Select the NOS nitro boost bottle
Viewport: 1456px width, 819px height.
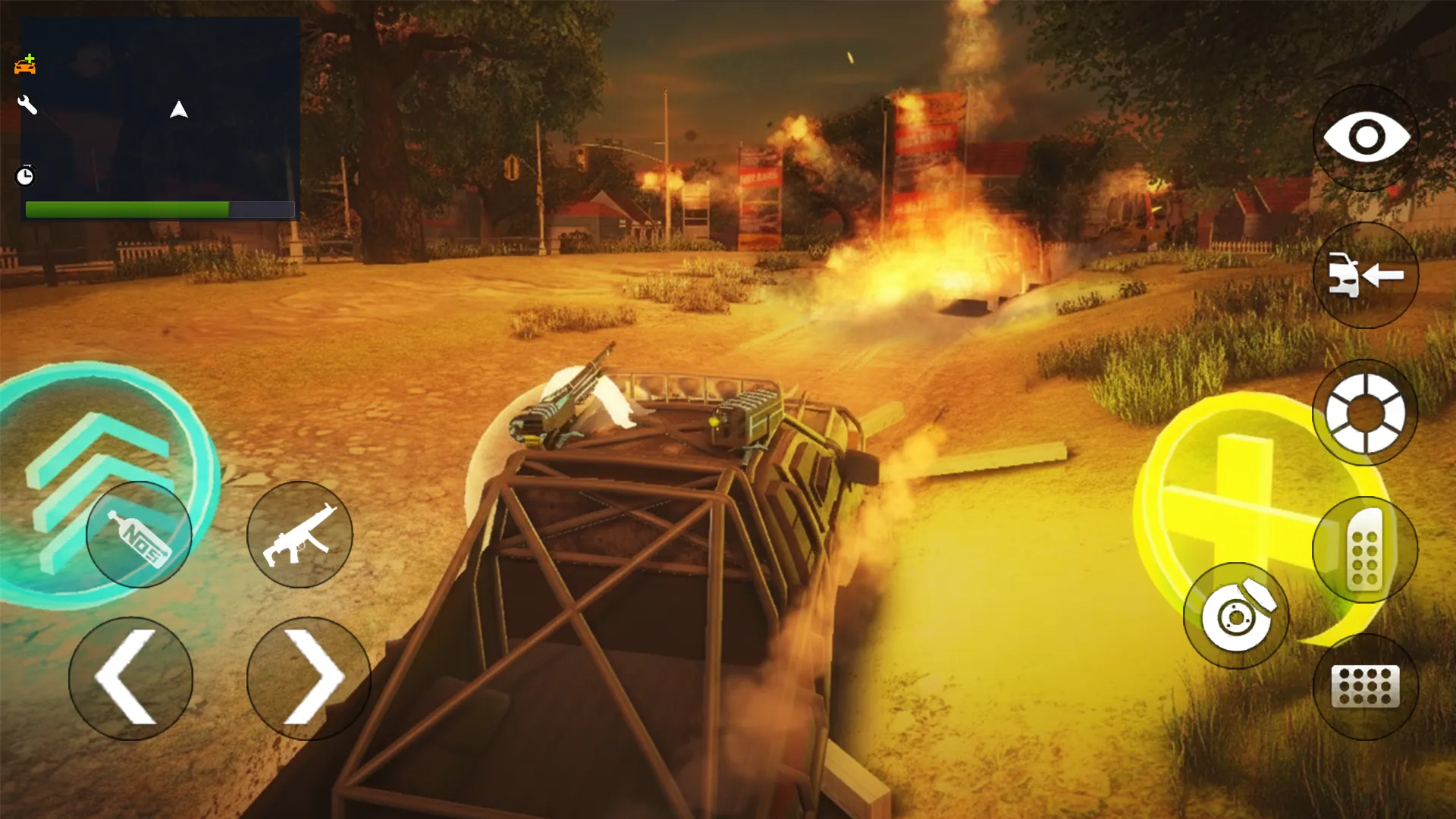tap(139, 533)
